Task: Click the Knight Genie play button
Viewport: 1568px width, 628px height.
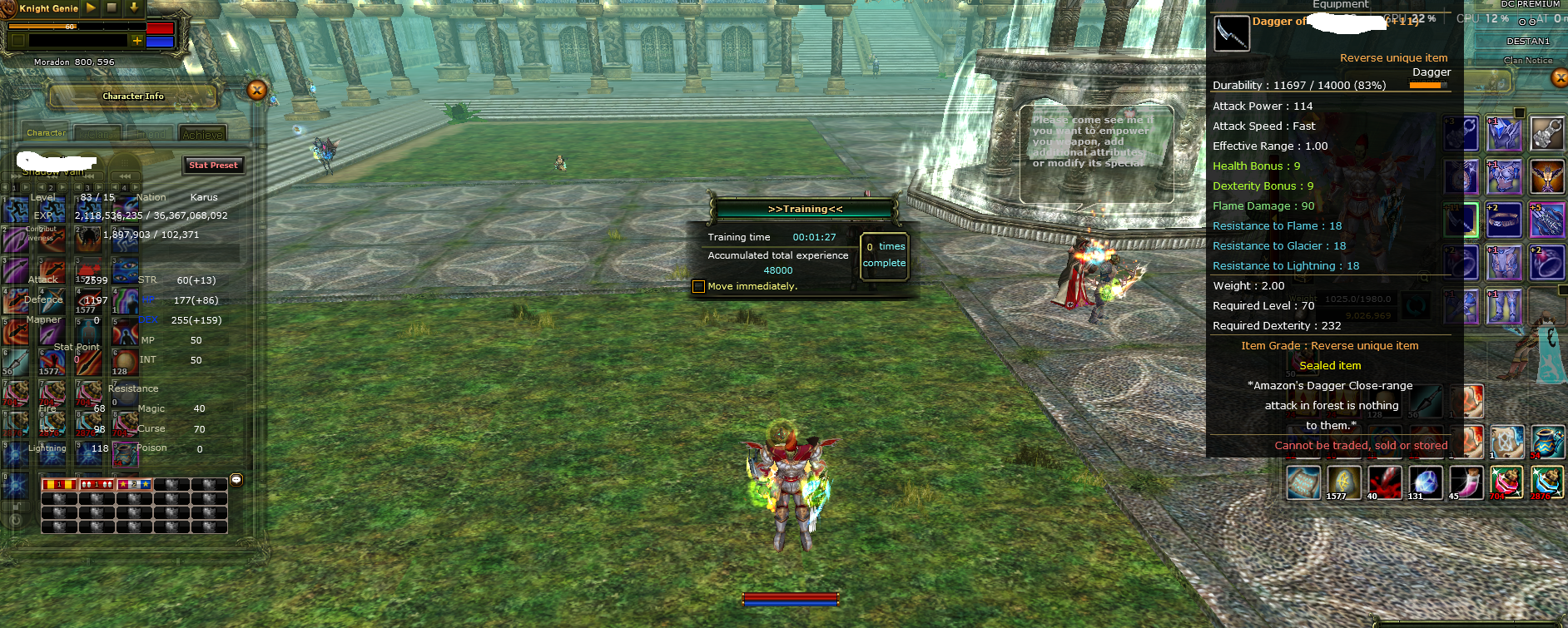Action: pos(90,8)
